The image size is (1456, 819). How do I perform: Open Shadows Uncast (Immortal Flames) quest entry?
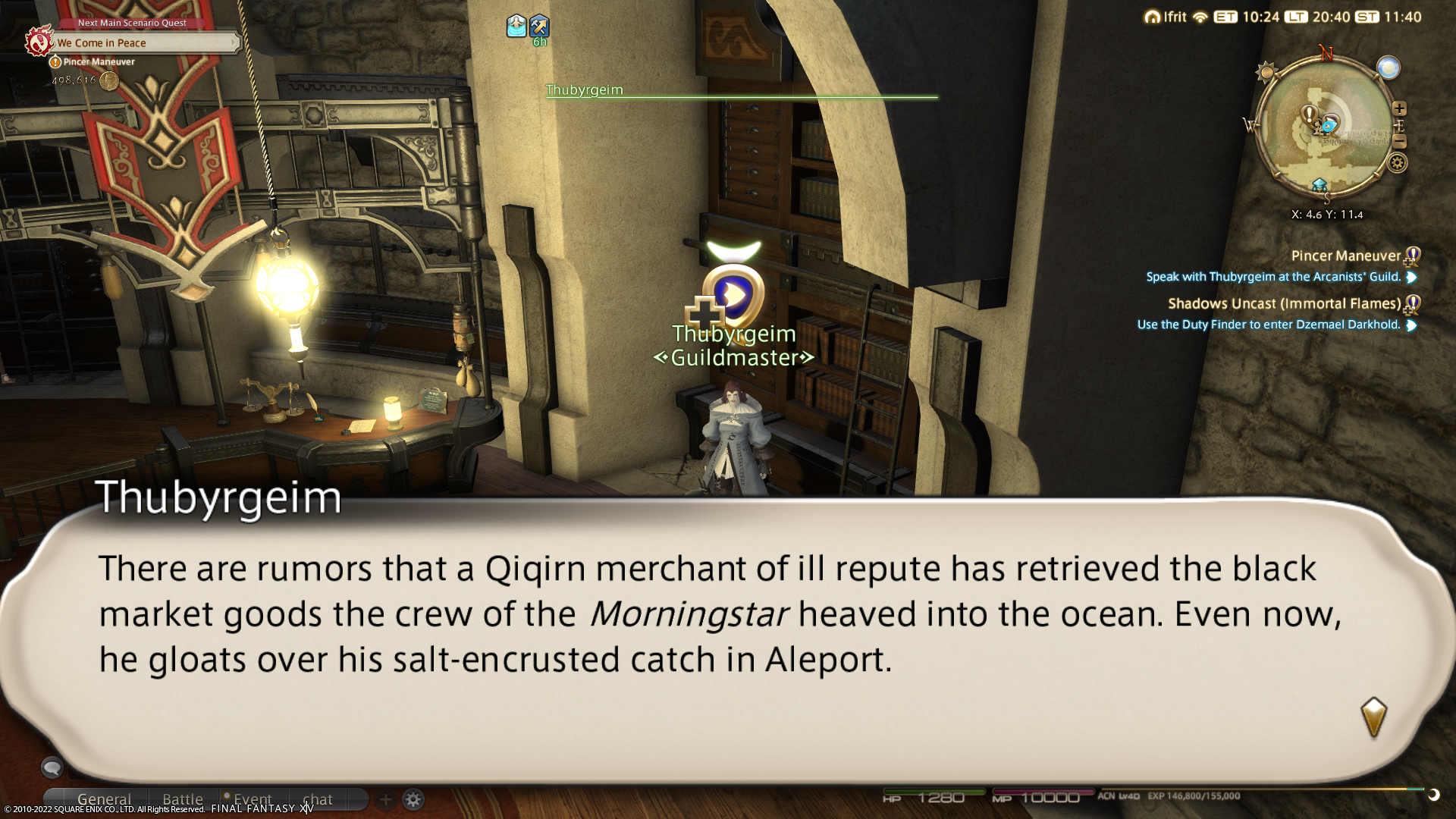(1284, 304)
